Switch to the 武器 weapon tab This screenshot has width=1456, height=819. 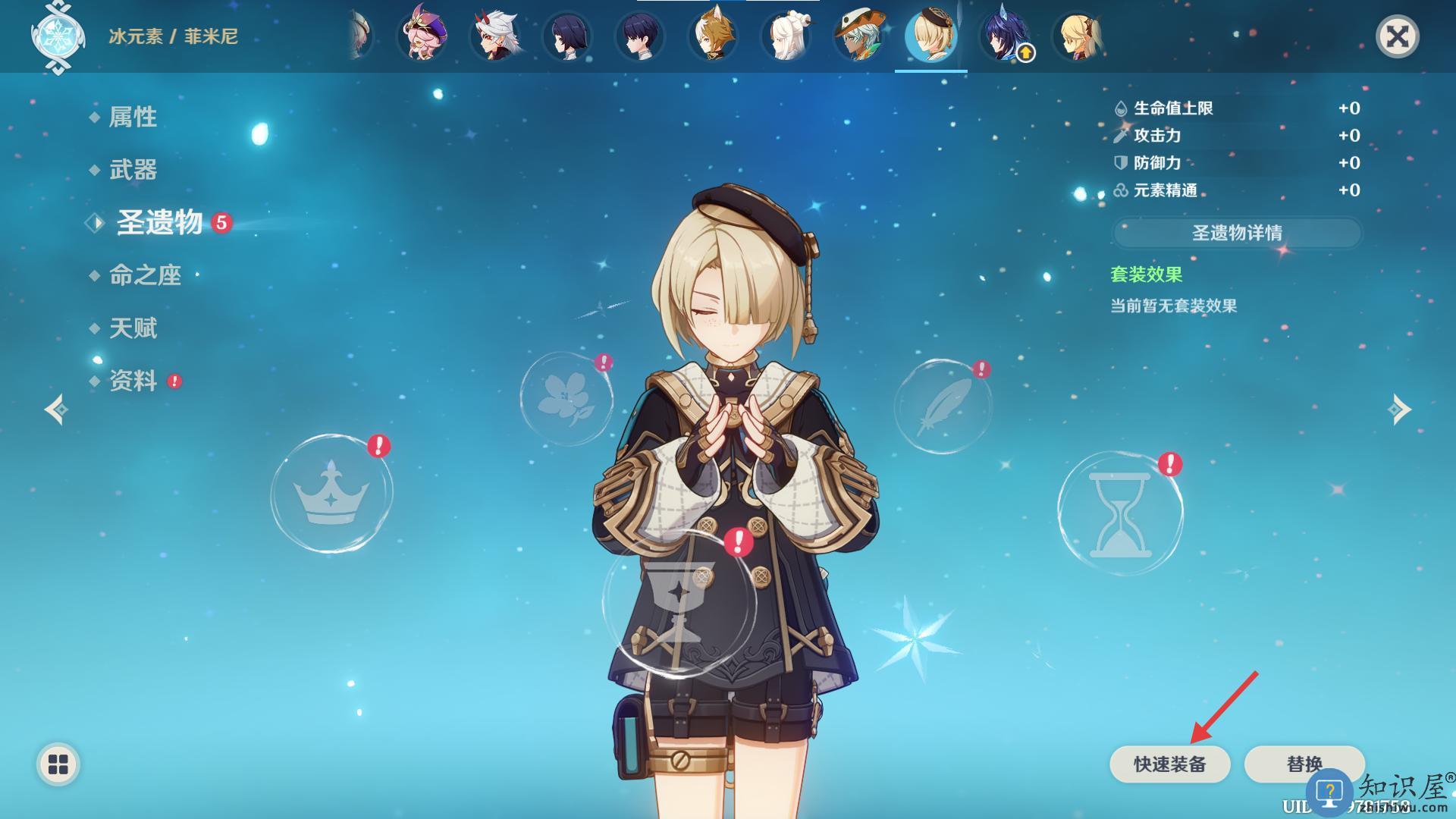(133, 170)
